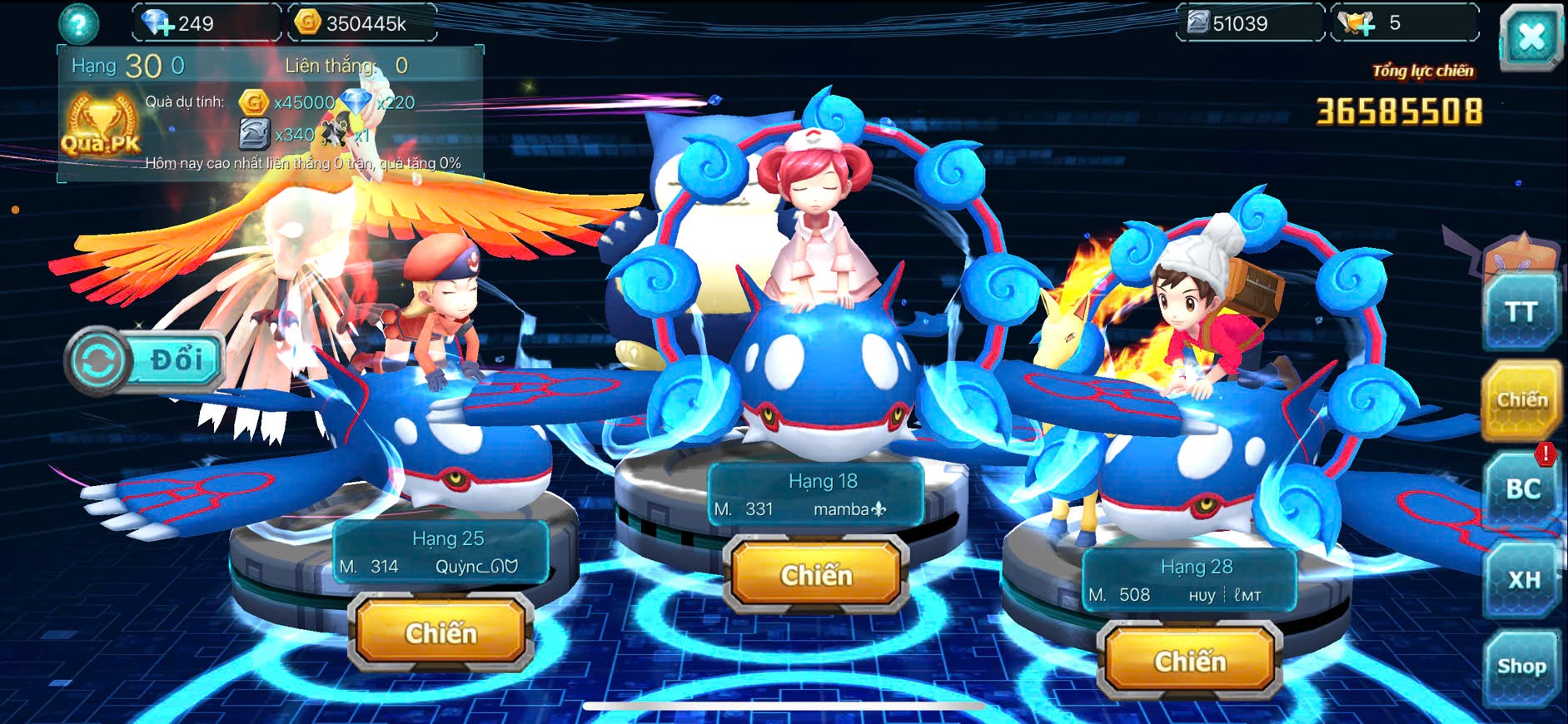Image resolution: width=1568 pixels, height=724 pixels.
Task: Close the arena screen with the X button
Action: click(x=1531, y=38)
